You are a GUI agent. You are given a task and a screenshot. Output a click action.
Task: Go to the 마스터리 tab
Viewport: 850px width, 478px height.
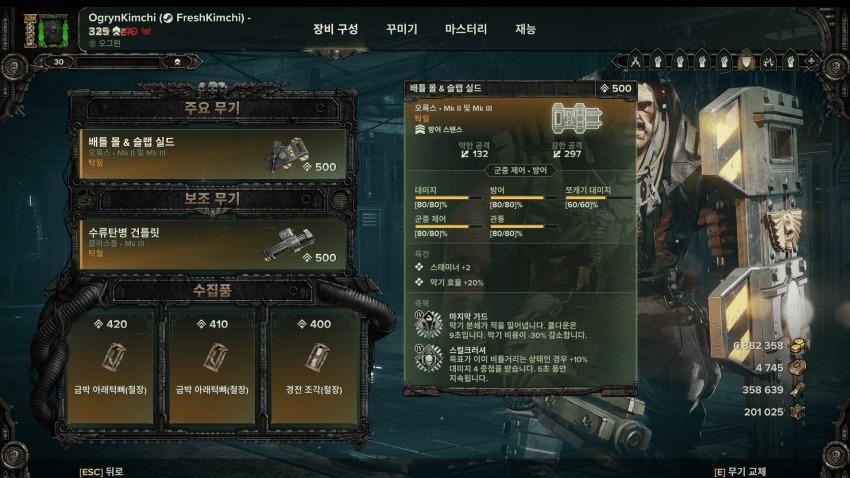point(466,30)
